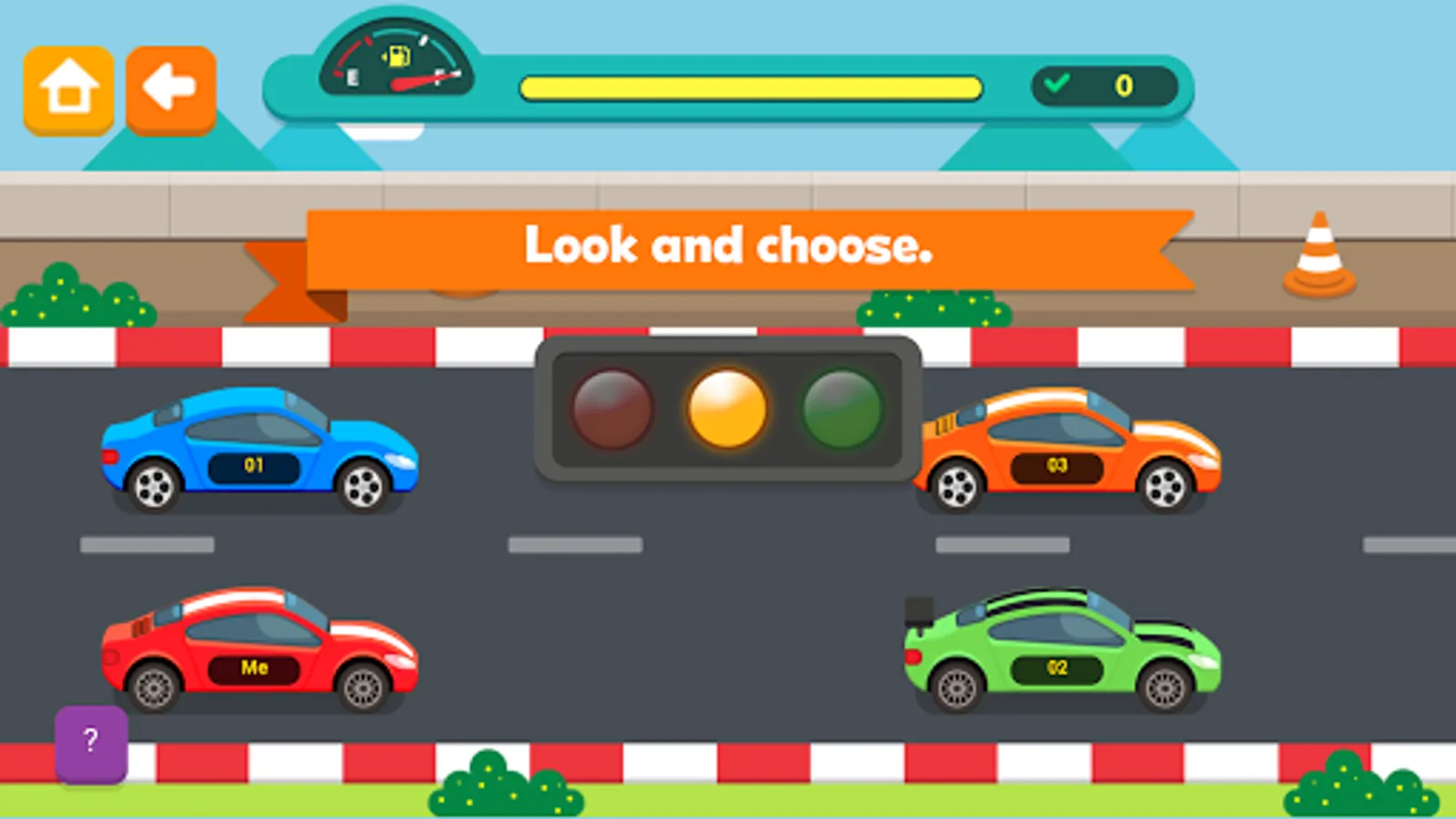Click the Look and choose banner
Viewport: 1456px width, 819px height.
pyautogui.click(x=728, y=244)
